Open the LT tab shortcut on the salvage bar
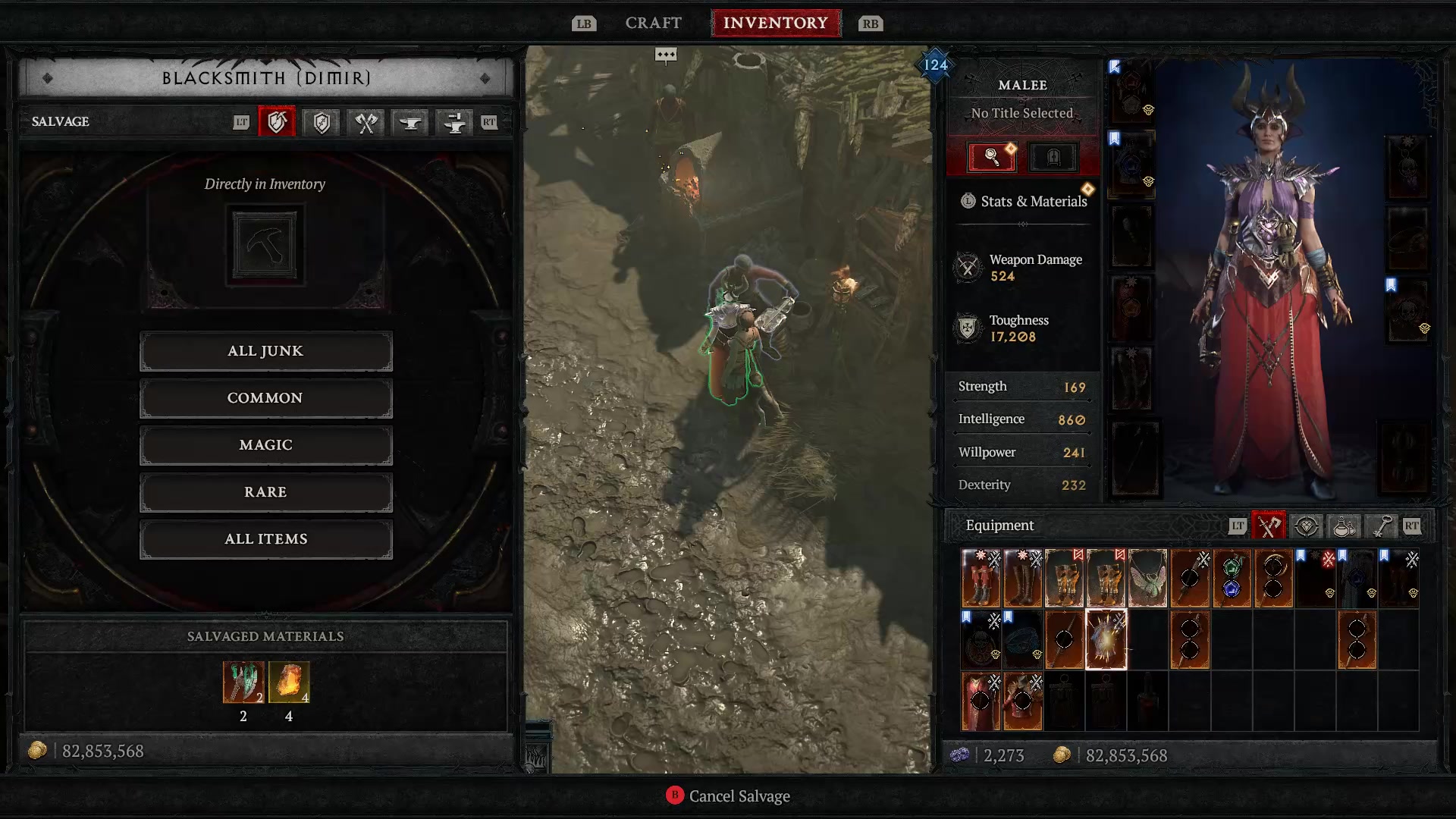 [243, 122]
